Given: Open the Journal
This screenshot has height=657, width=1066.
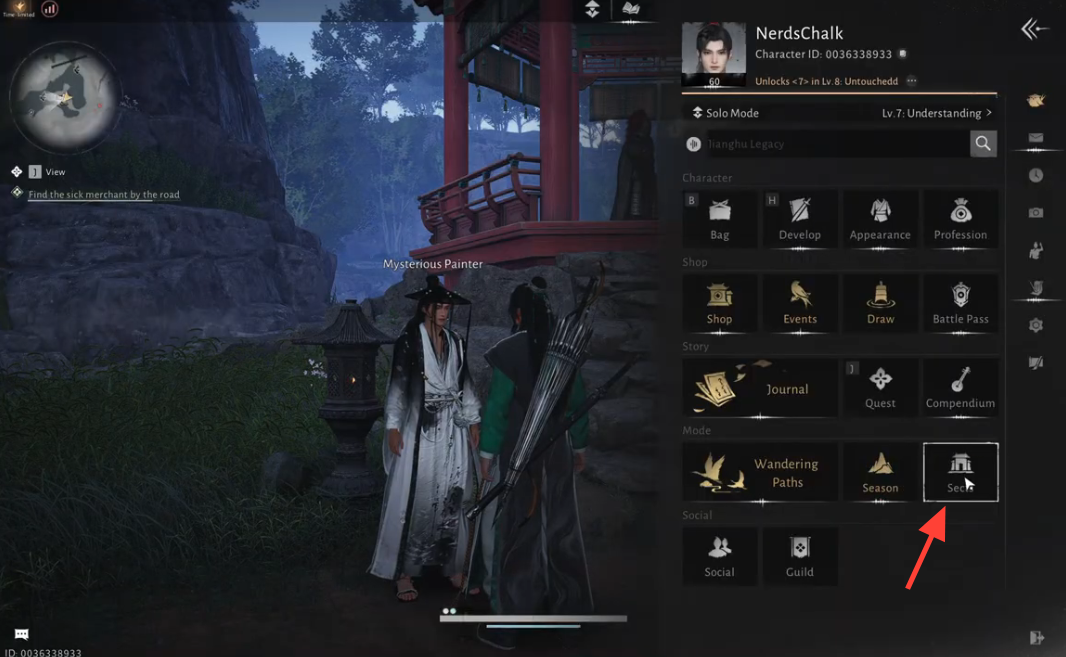Looking at the screenshot, I should pos(760,388).
